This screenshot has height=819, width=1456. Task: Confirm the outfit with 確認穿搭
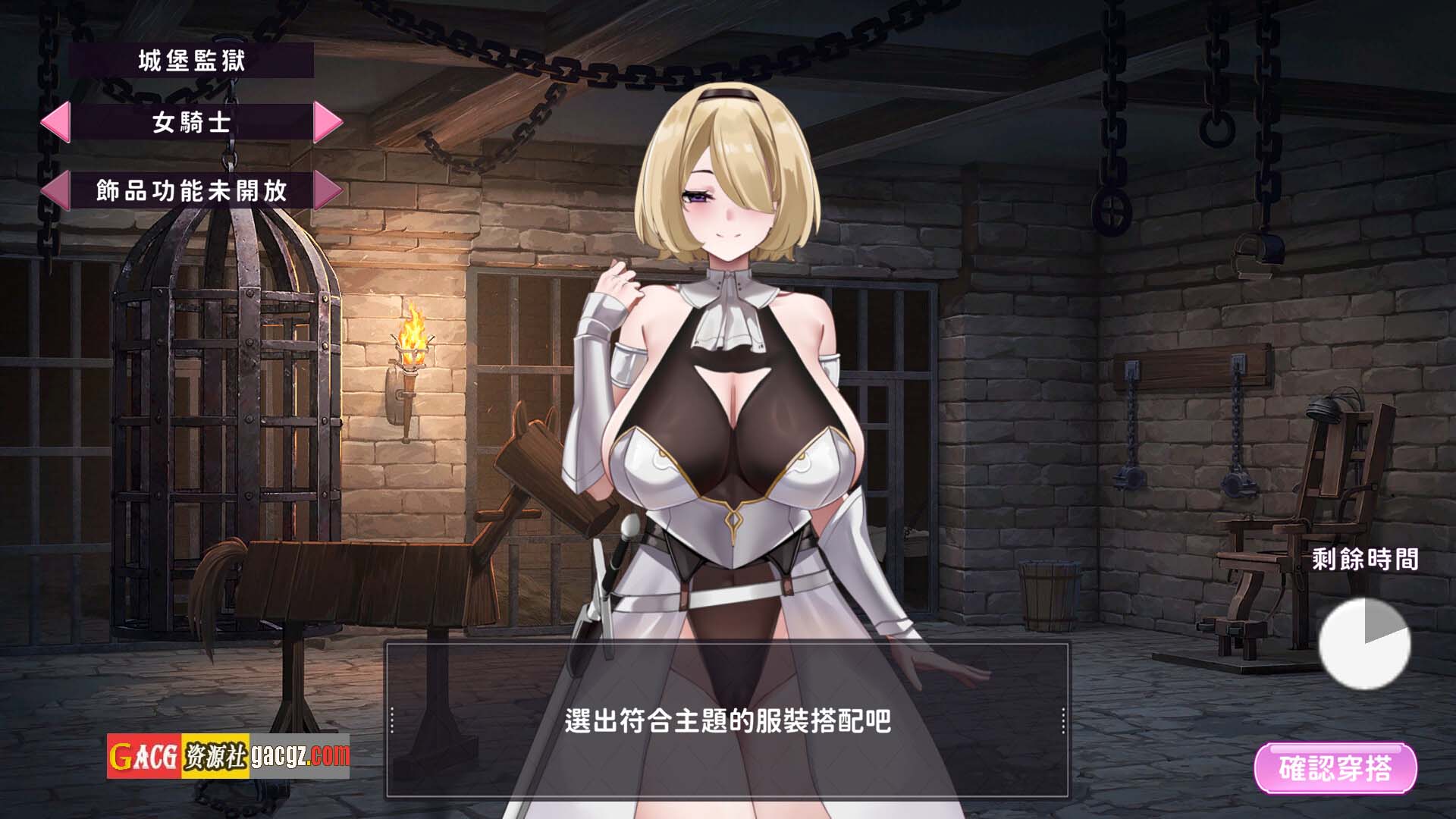[1335, 768]
